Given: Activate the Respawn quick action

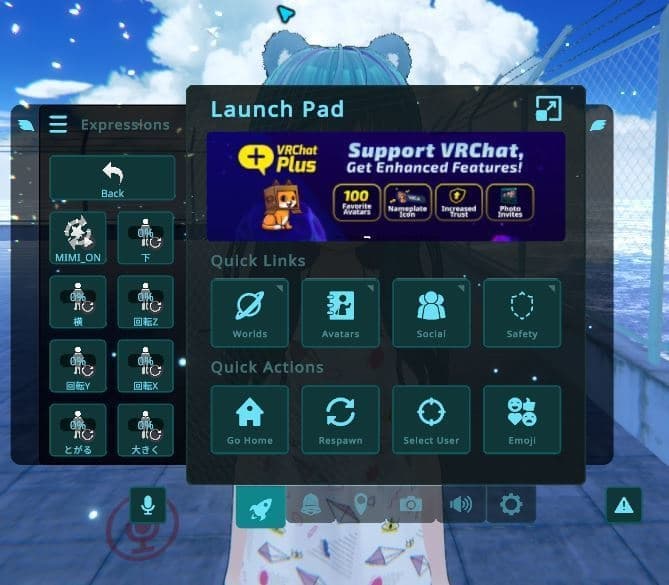Looking at the screenshot, I should pyautogui.click(x=341, y=419).
